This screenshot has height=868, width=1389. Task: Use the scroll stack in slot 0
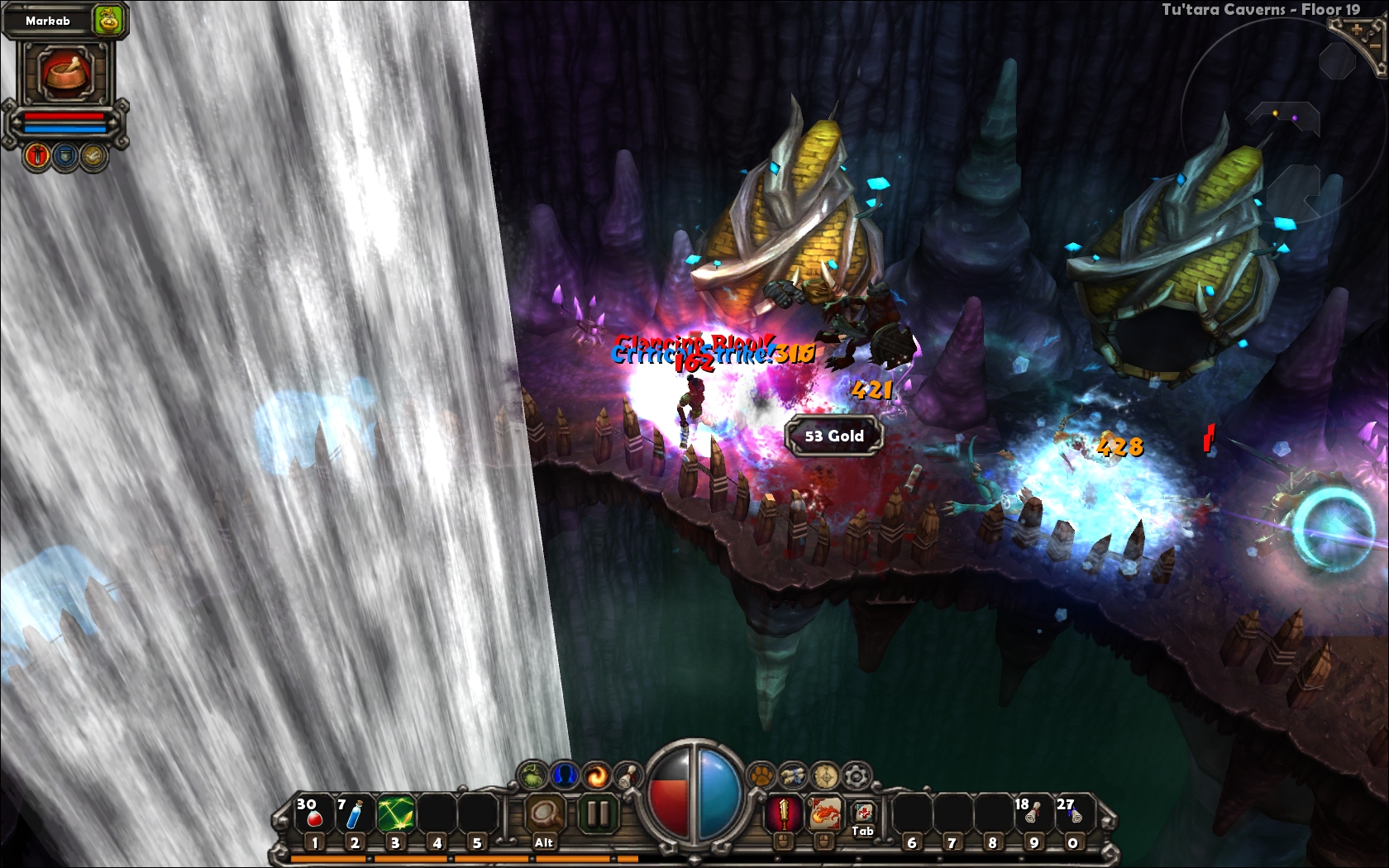(1073, 814)
